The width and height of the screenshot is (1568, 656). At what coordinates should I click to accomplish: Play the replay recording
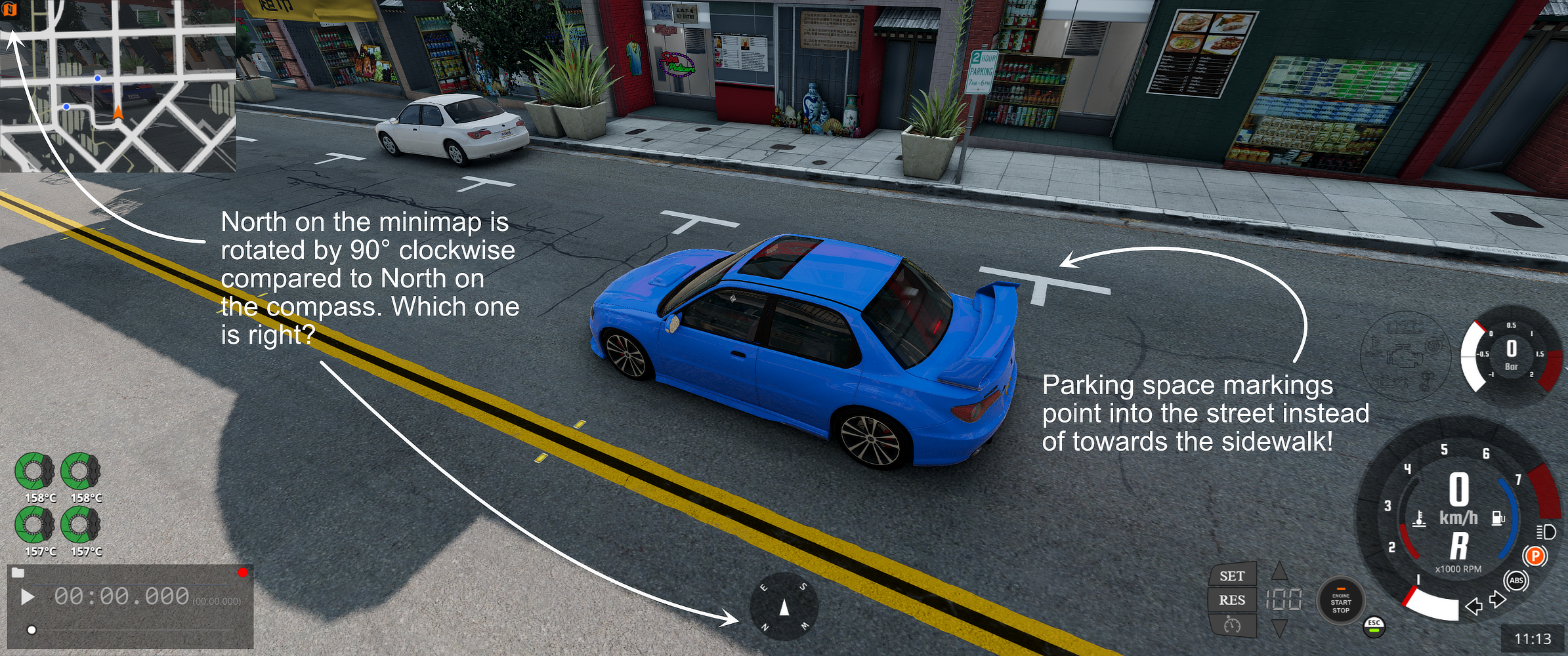(x=27, y=597)
